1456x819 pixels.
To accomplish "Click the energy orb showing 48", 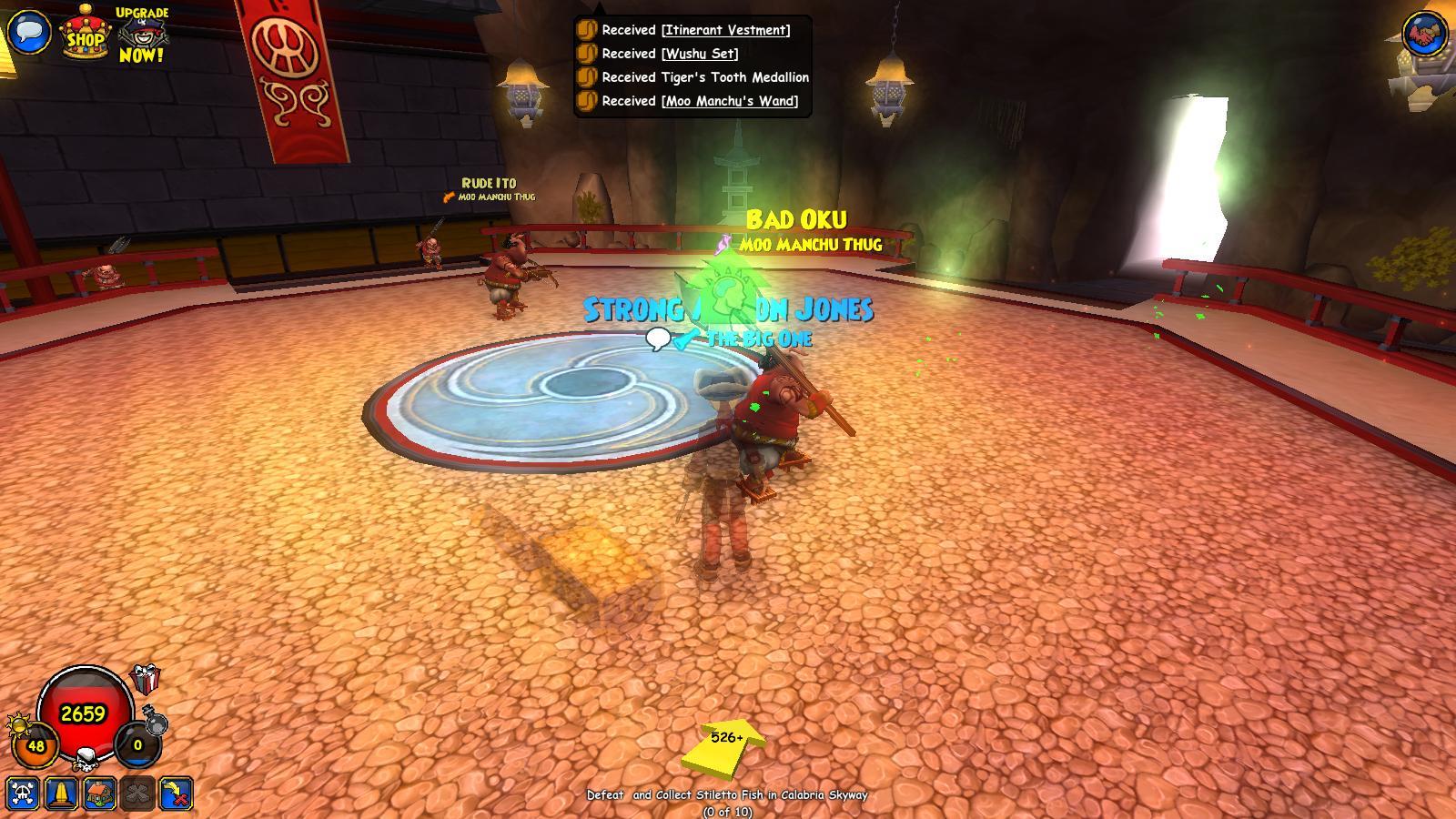I will (x=35, y=744).
